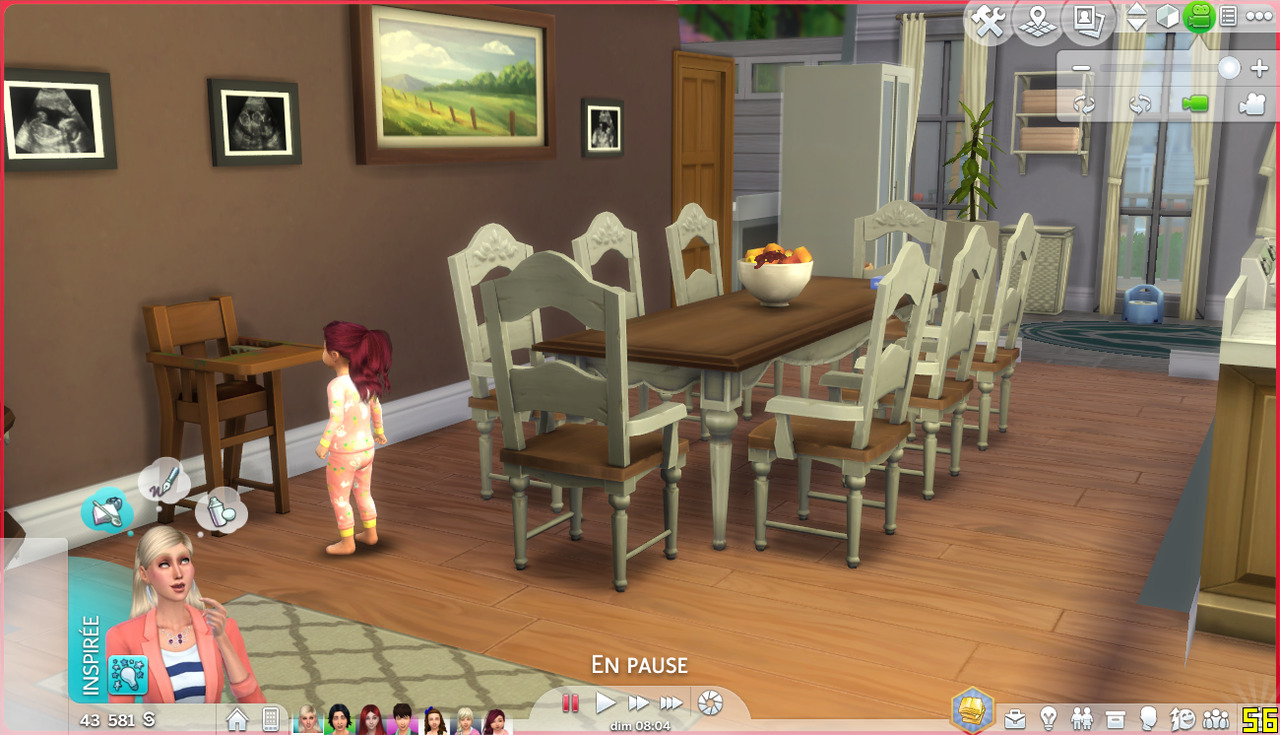This screenshot has width=1280, height=735.
Task: Click the camera zoom slider handle
Action: tap(1229, 69)
